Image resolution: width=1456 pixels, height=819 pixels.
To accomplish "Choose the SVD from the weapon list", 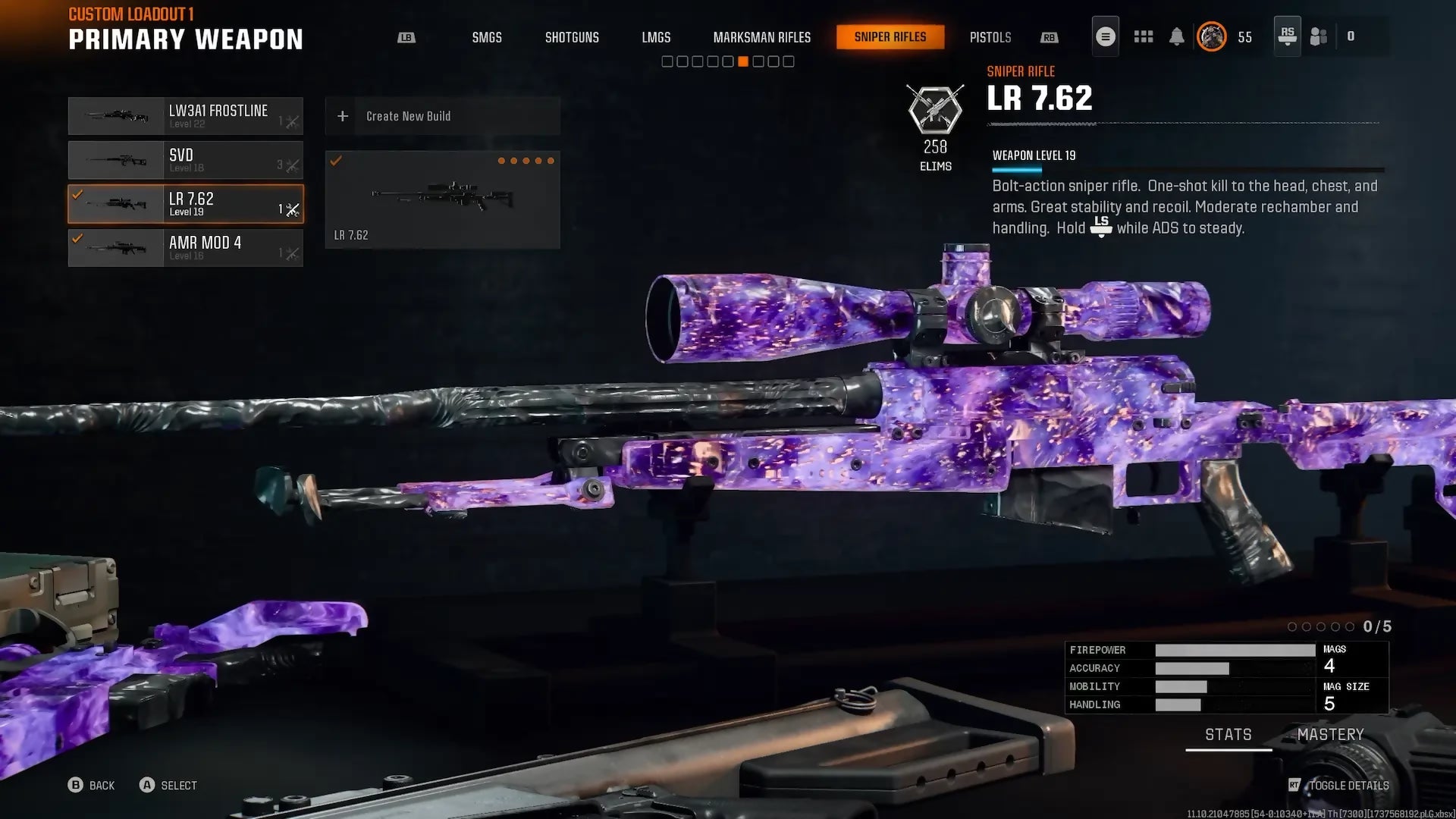I will [186, 160].
